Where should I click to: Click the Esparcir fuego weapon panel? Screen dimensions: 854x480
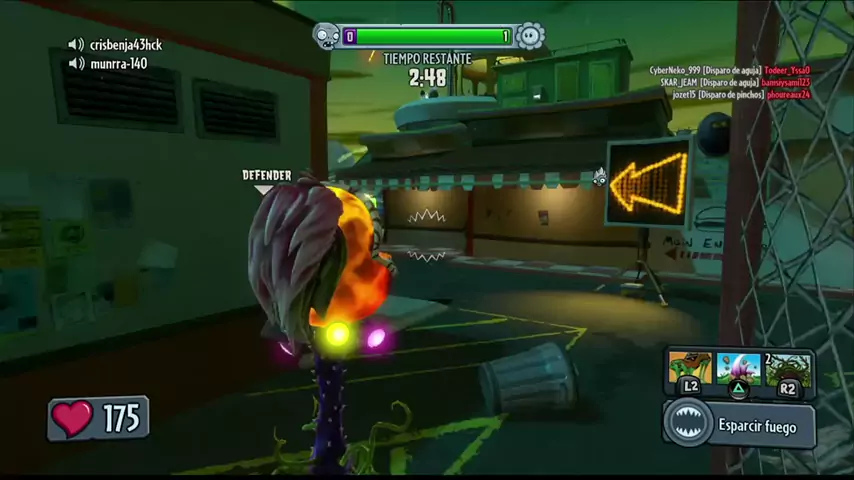pos(740,425)
